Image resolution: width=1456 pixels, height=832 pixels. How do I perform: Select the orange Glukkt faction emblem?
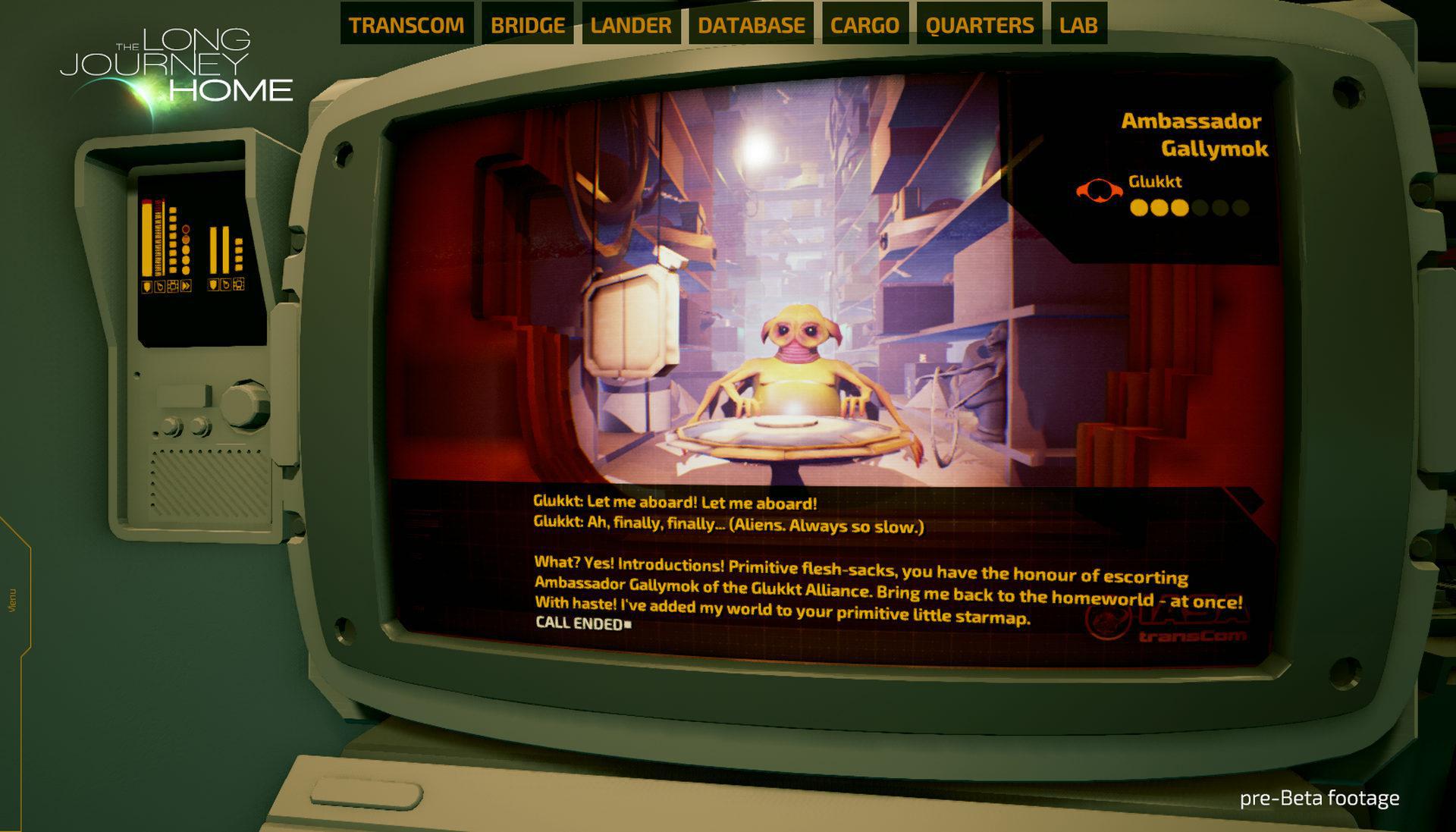pos(1098,190)
